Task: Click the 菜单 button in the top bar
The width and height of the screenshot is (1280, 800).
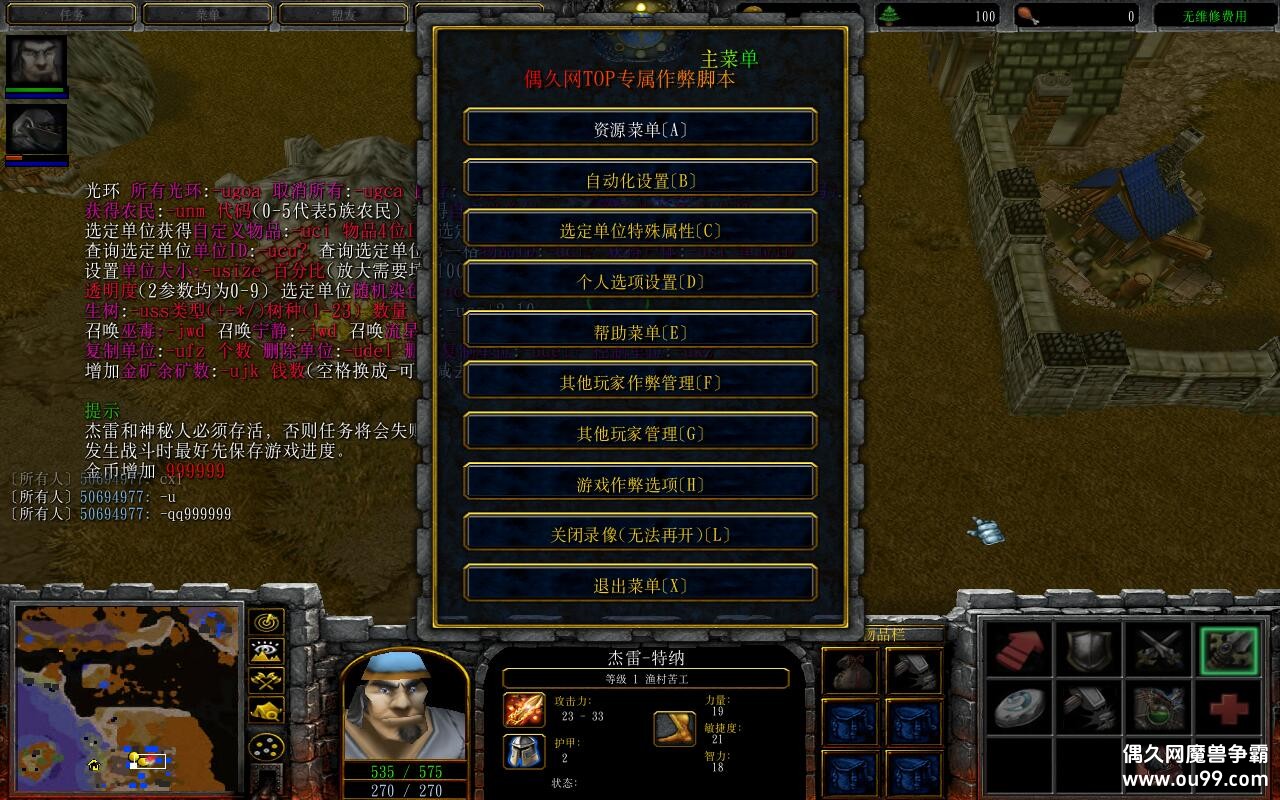Action: 207,15
